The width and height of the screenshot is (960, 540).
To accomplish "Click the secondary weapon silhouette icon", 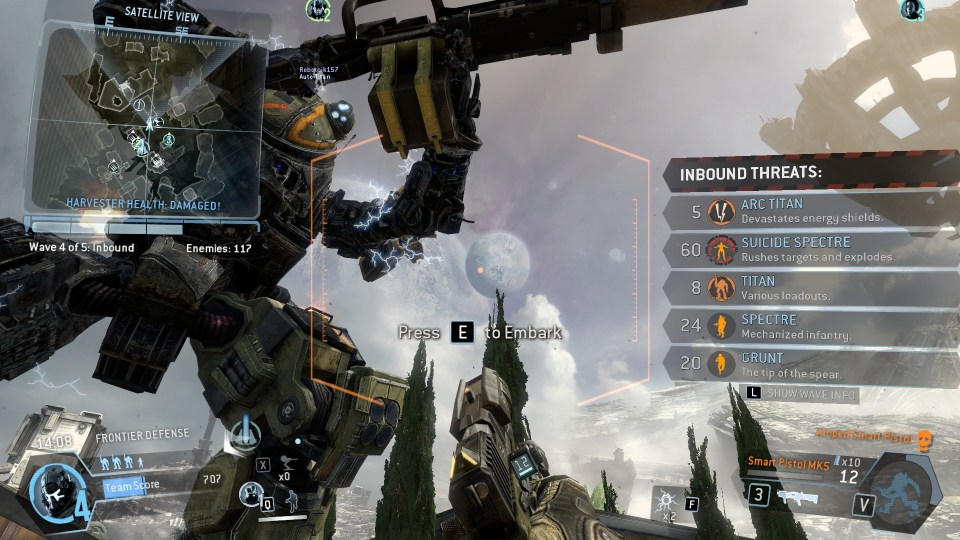I will point(802,497).
